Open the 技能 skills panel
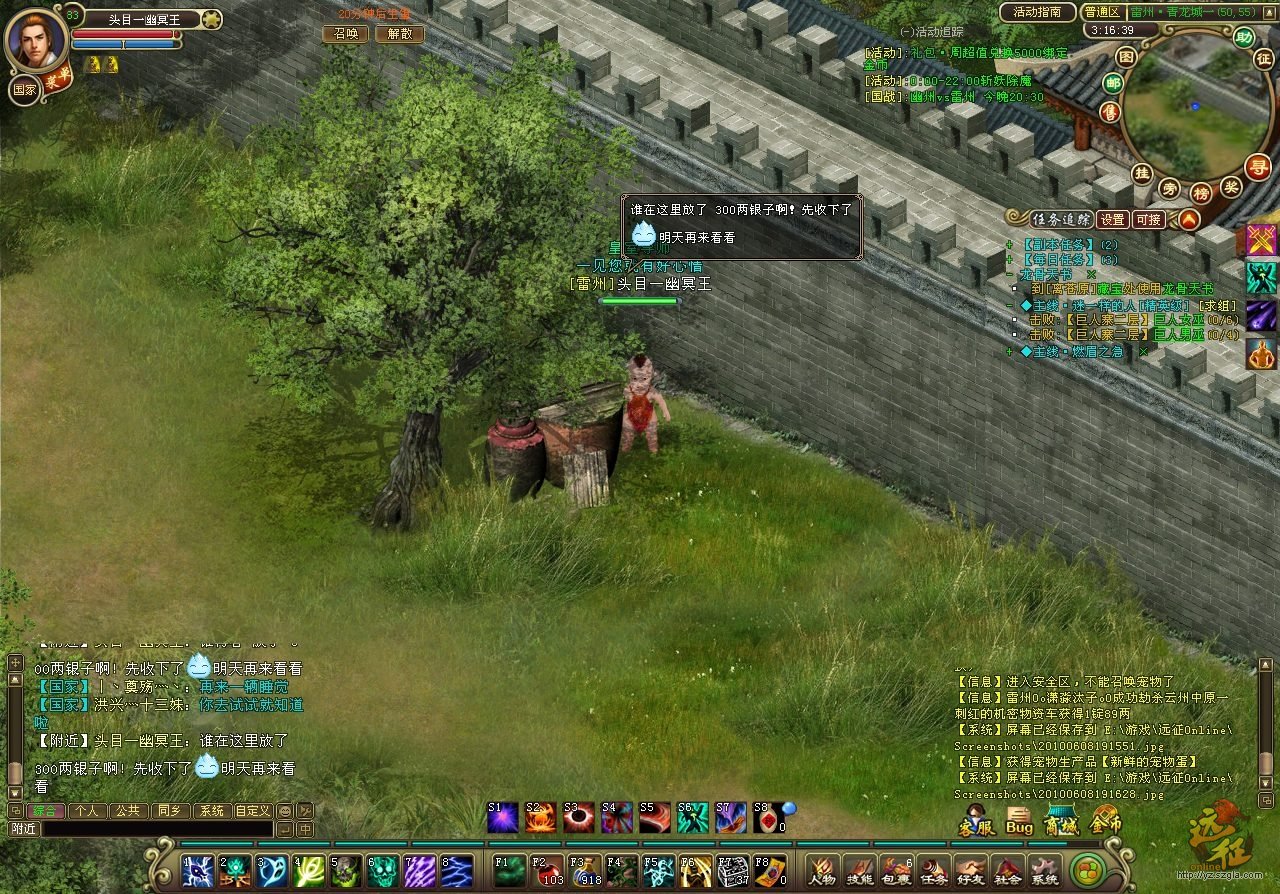The width and height of the screenshot is (1280, 894). (859, 870)
